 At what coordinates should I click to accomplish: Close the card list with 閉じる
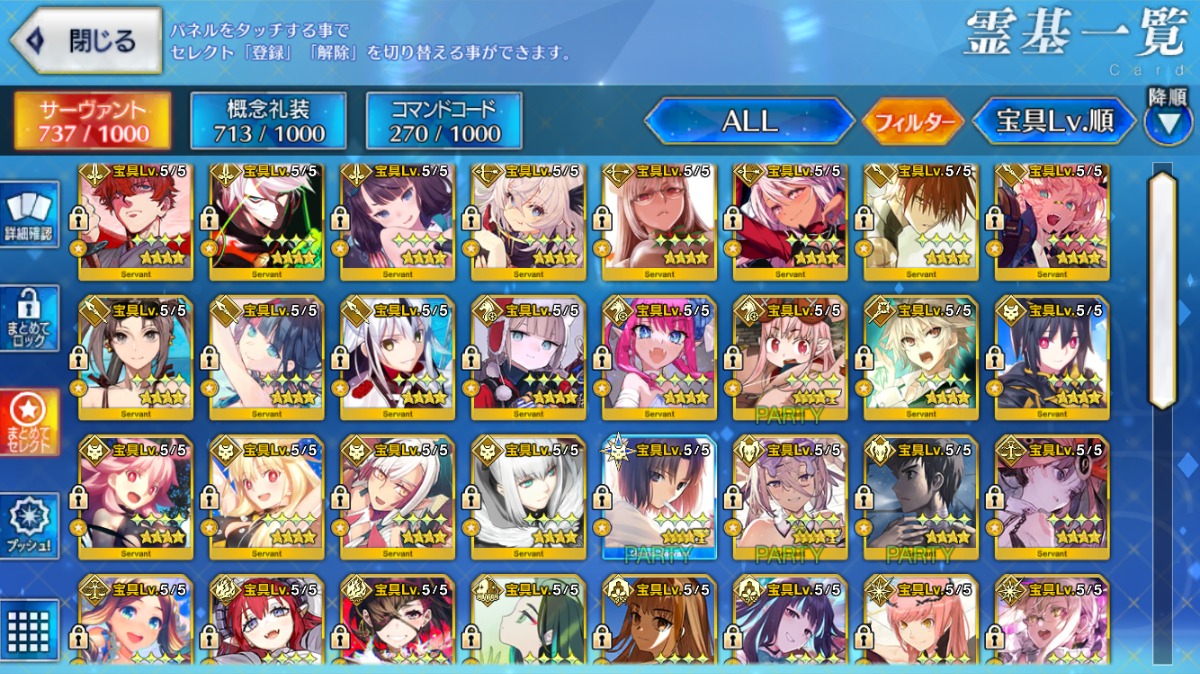click(86, 40)
